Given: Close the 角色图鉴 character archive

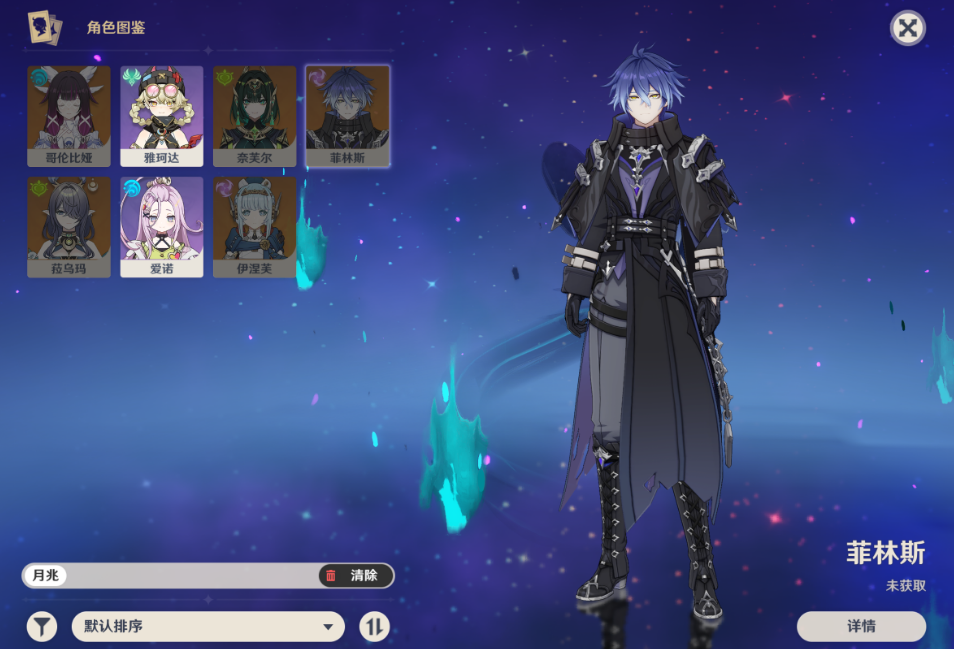Looking at the screenshot, I should 907,28.
